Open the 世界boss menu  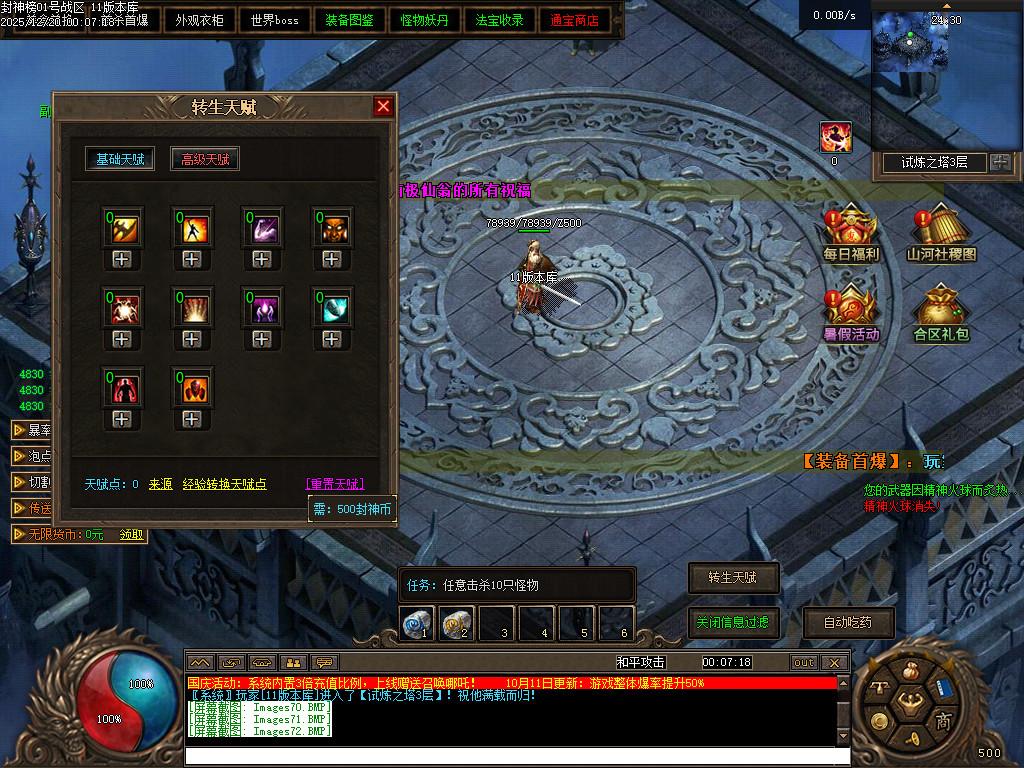(x=275, y=20)
